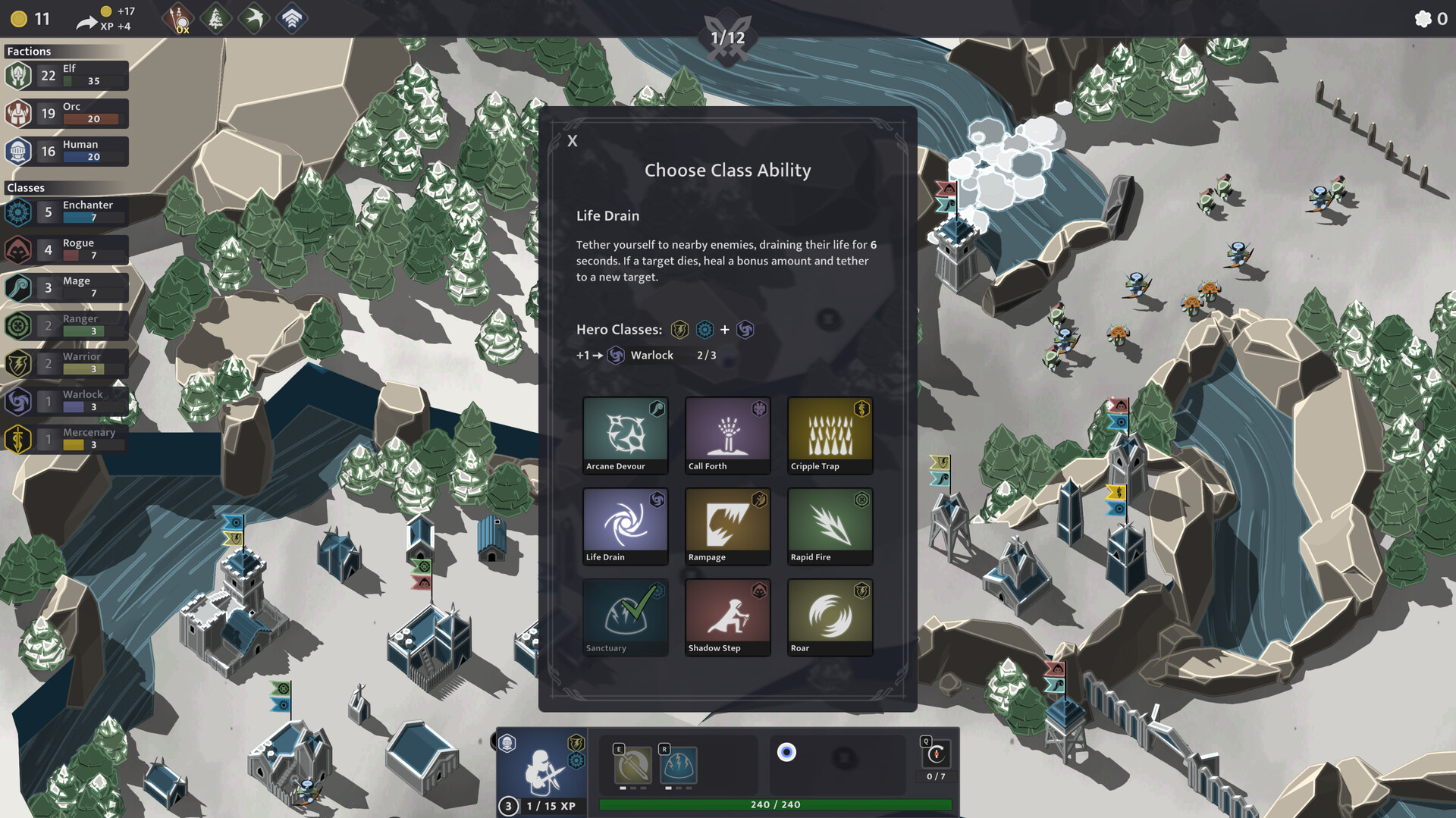Pick the Shadow Step ability icon
Viewport: 1456px width, 818px height.
pos(726,614)
